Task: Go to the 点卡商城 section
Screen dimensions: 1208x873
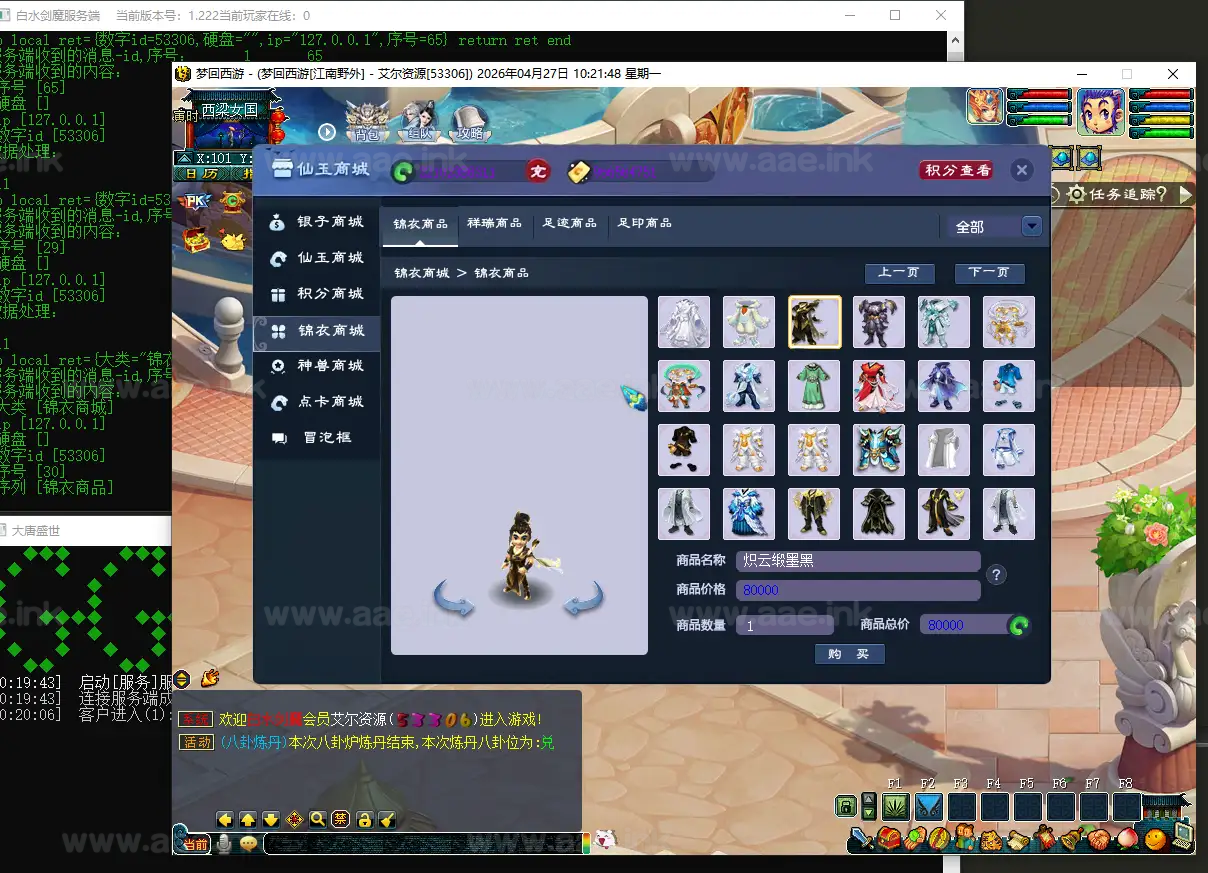Action: pyautogui.click(x=318, y=402)
